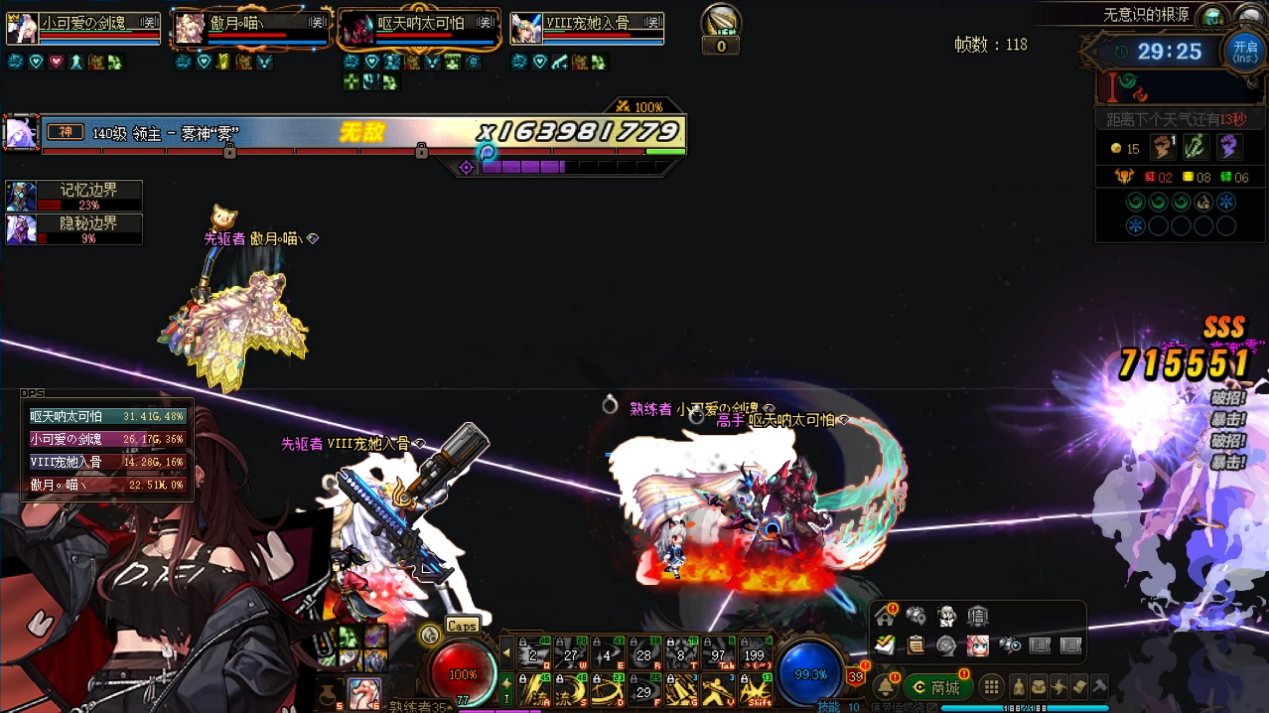Select party member 呕天呐太可怕 portrait
Screen dimensions: 1269x713
pos(356,29)
